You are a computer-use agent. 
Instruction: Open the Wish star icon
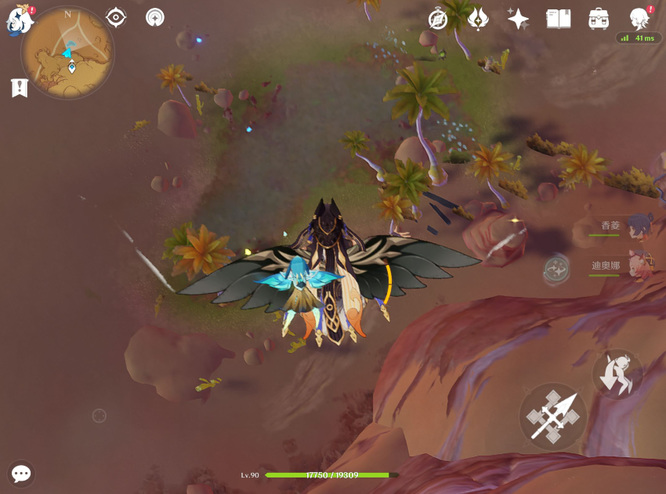point(518,18)
